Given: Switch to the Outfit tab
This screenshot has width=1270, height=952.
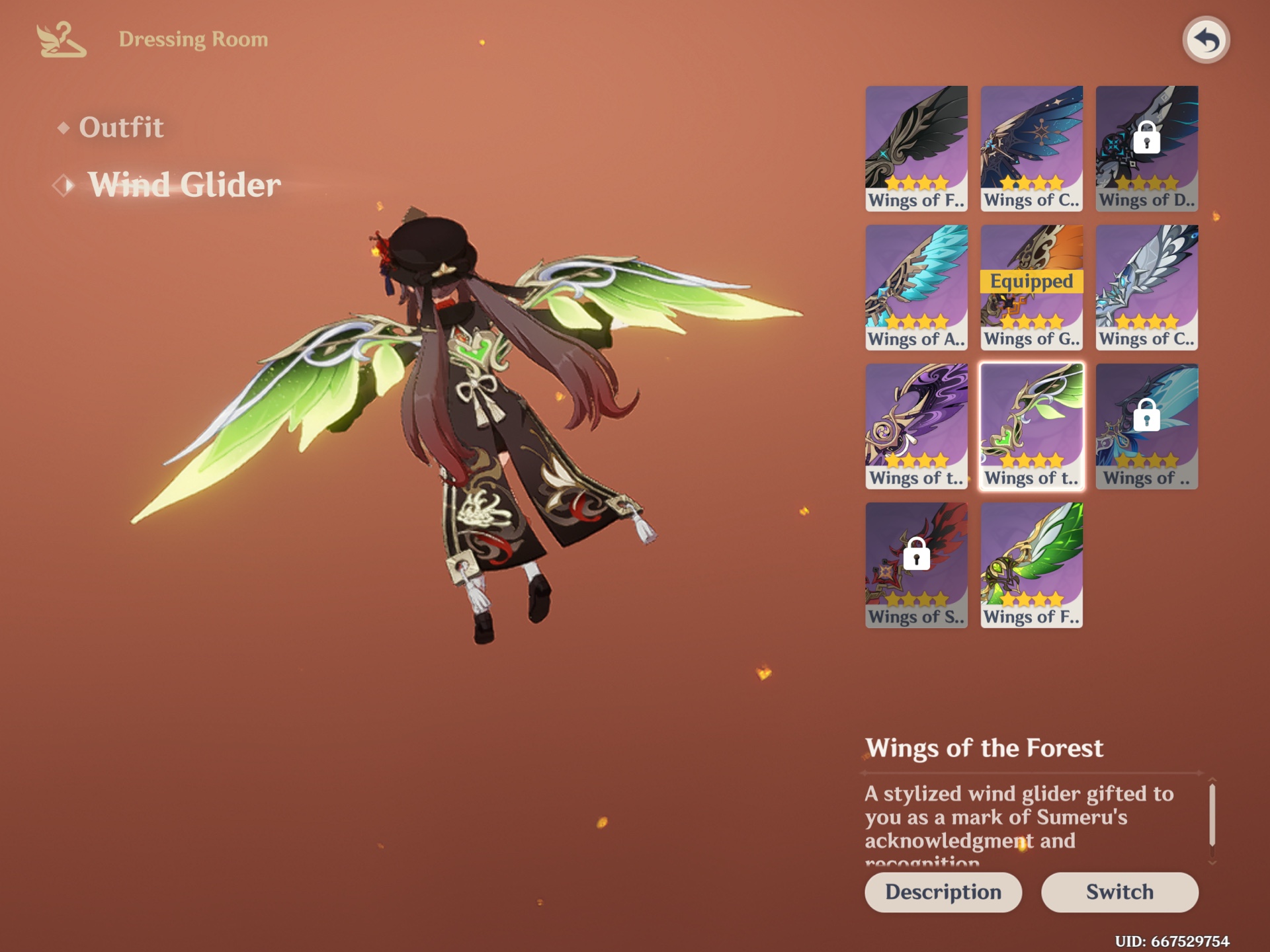Looking at the screenshot, I should (121, 128).
